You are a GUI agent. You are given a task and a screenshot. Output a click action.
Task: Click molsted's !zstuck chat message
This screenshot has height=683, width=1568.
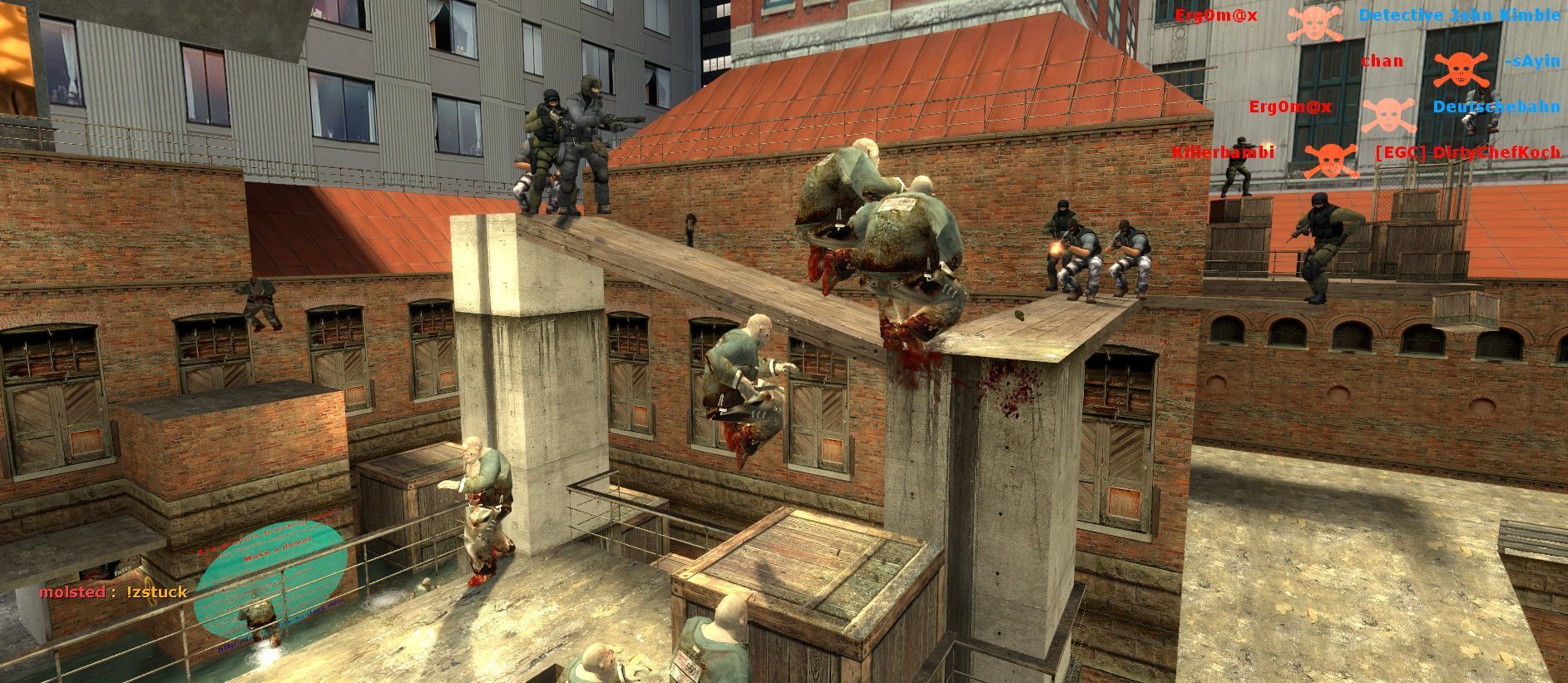(x=114, y=592)
